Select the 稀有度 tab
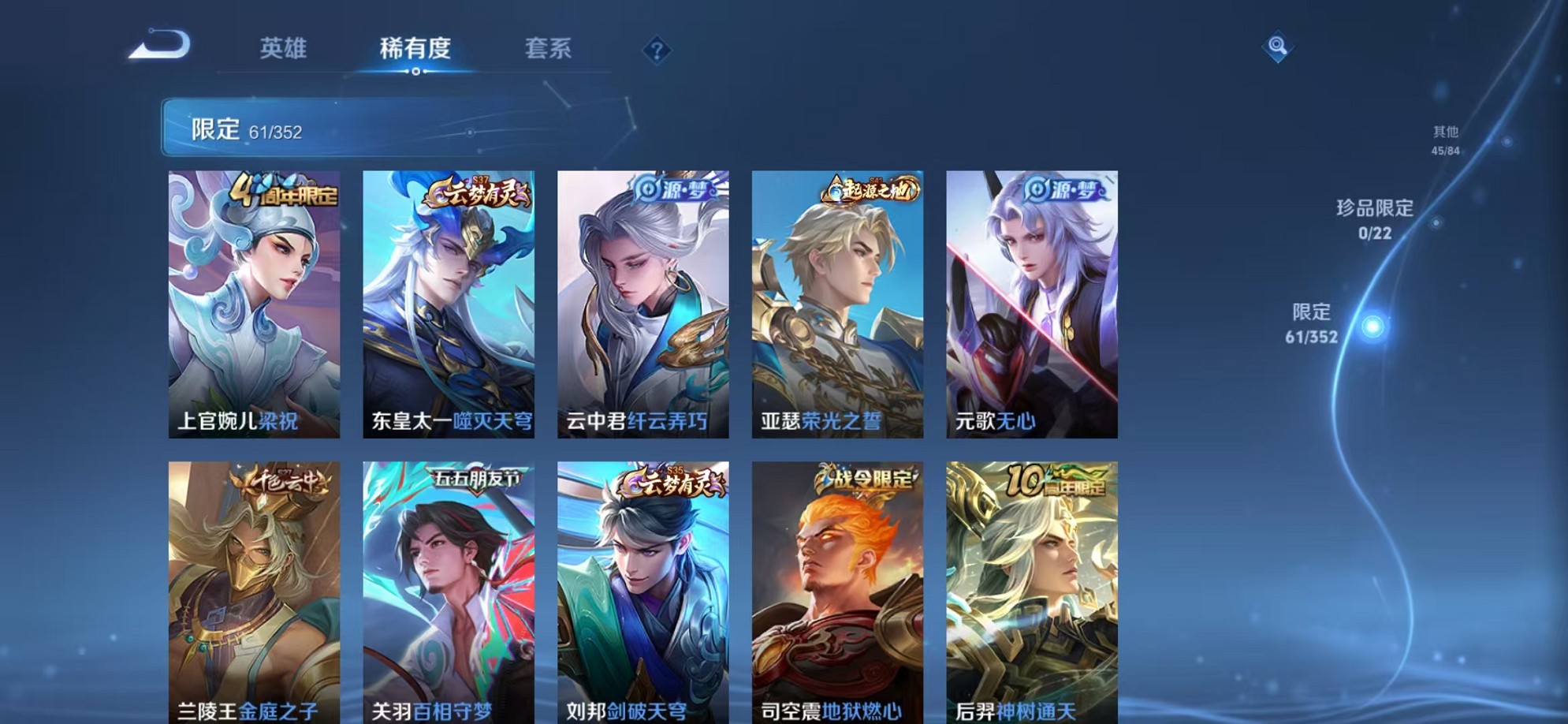 415,49
